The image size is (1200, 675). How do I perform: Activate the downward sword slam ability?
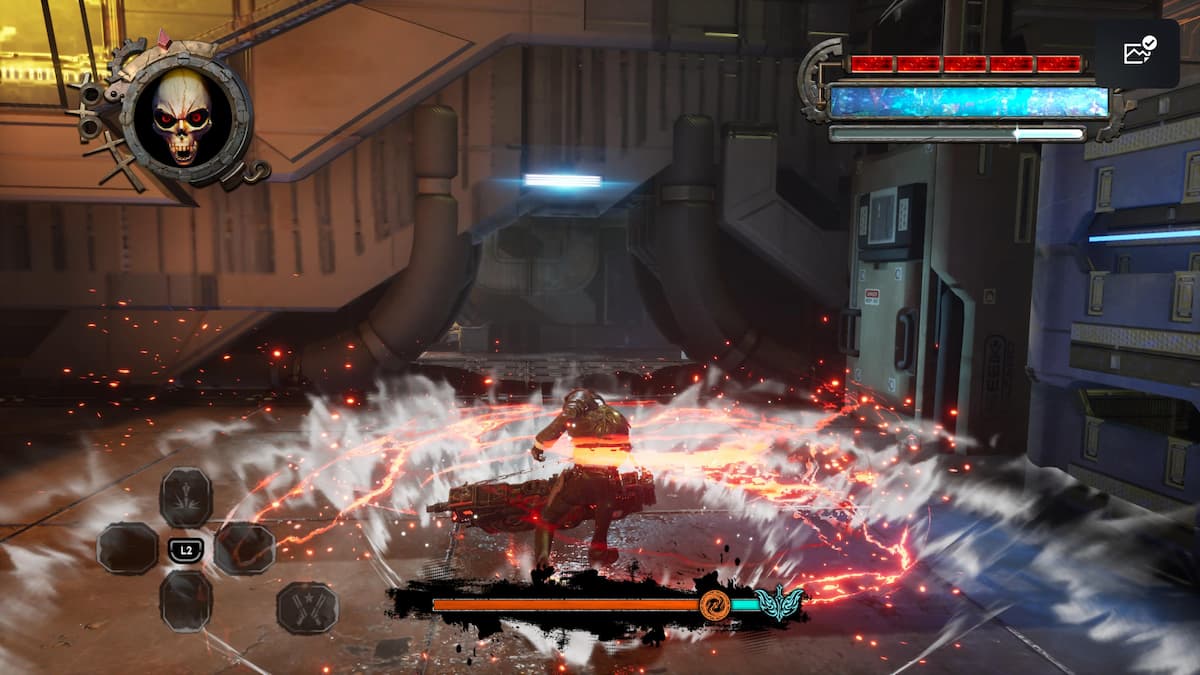pos(186,497)
